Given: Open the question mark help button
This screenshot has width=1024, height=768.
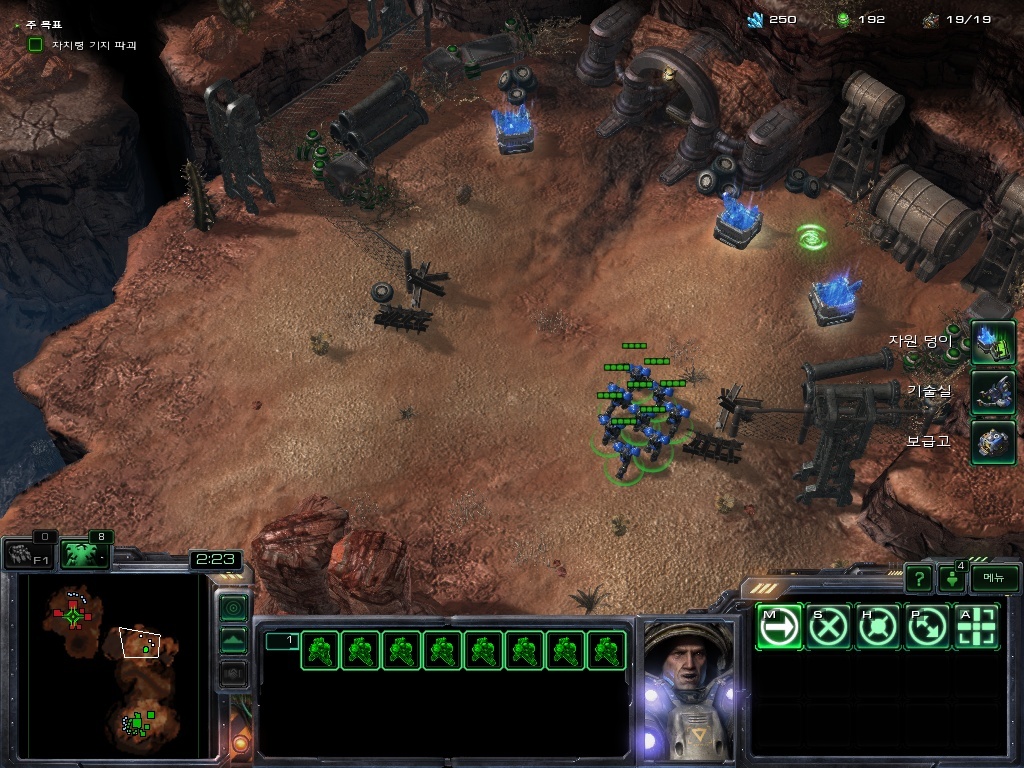Looking at the screenshot, I should pyautogui.click(x=918, y=578).
